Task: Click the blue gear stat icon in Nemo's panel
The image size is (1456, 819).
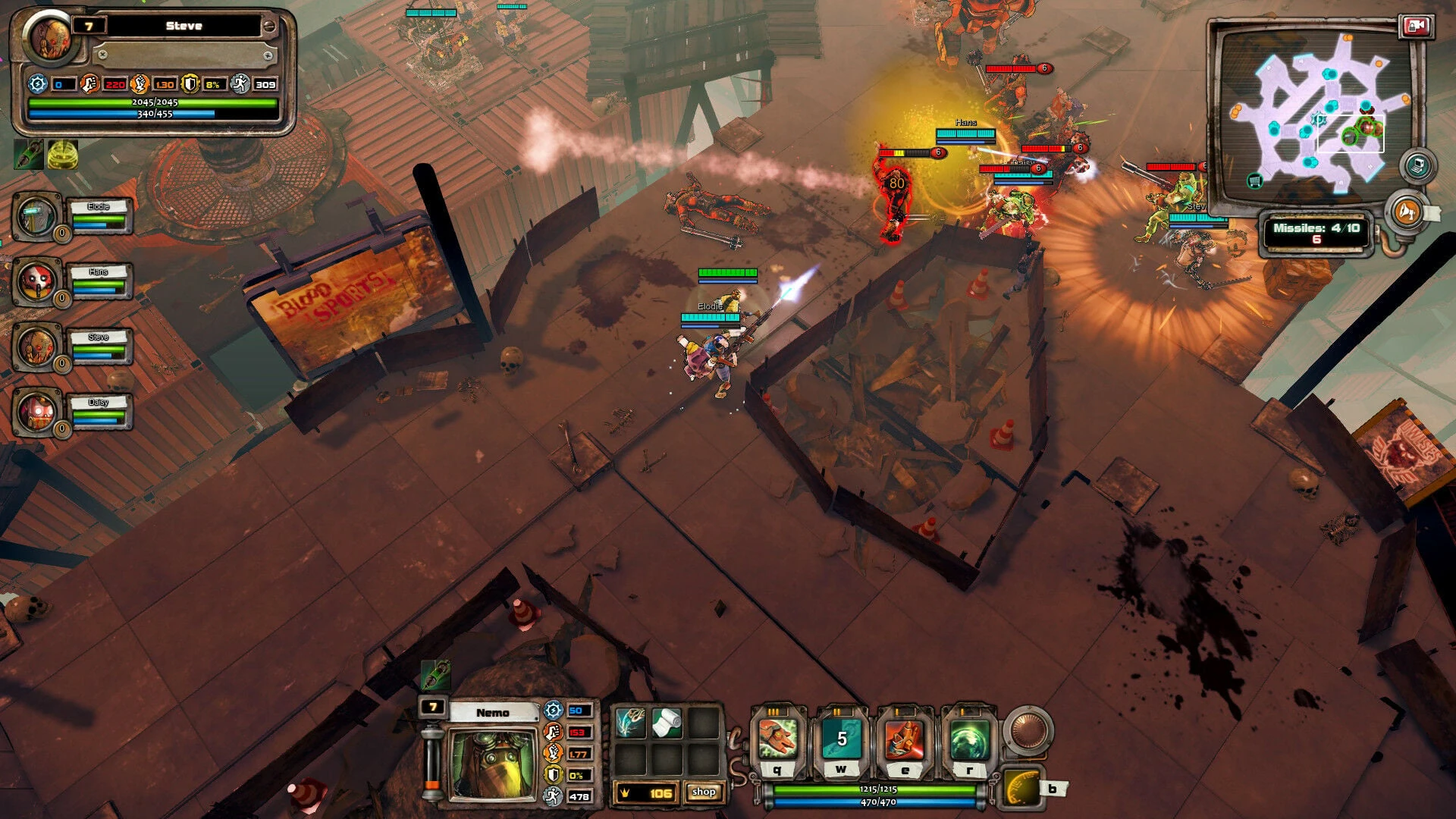Action: coord(553,710)
